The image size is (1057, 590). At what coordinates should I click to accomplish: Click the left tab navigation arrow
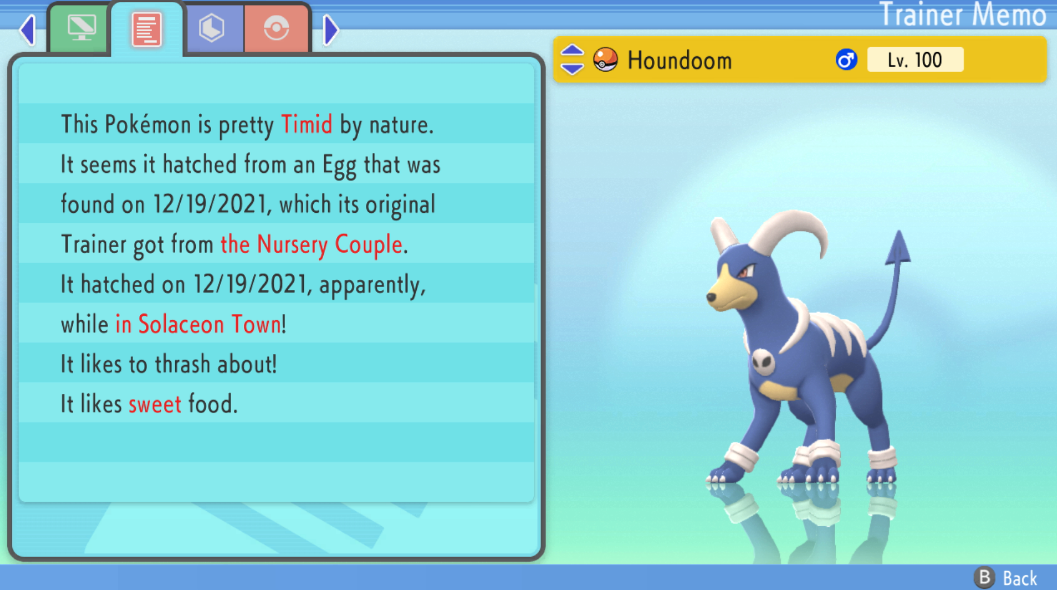pyautogui.click(x=27, y=30)
